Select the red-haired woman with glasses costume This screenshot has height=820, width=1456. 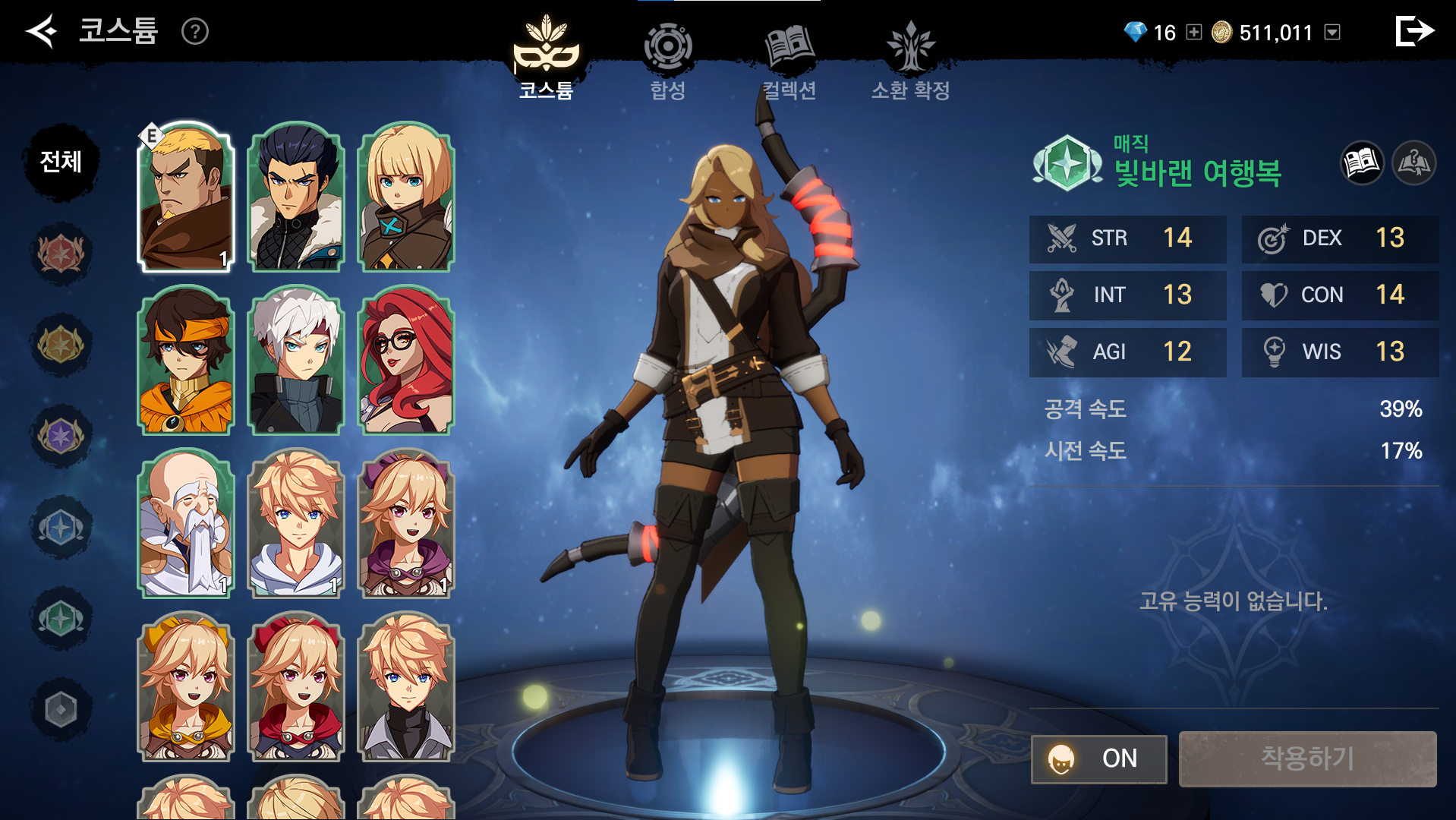click(x=406, y=361)
